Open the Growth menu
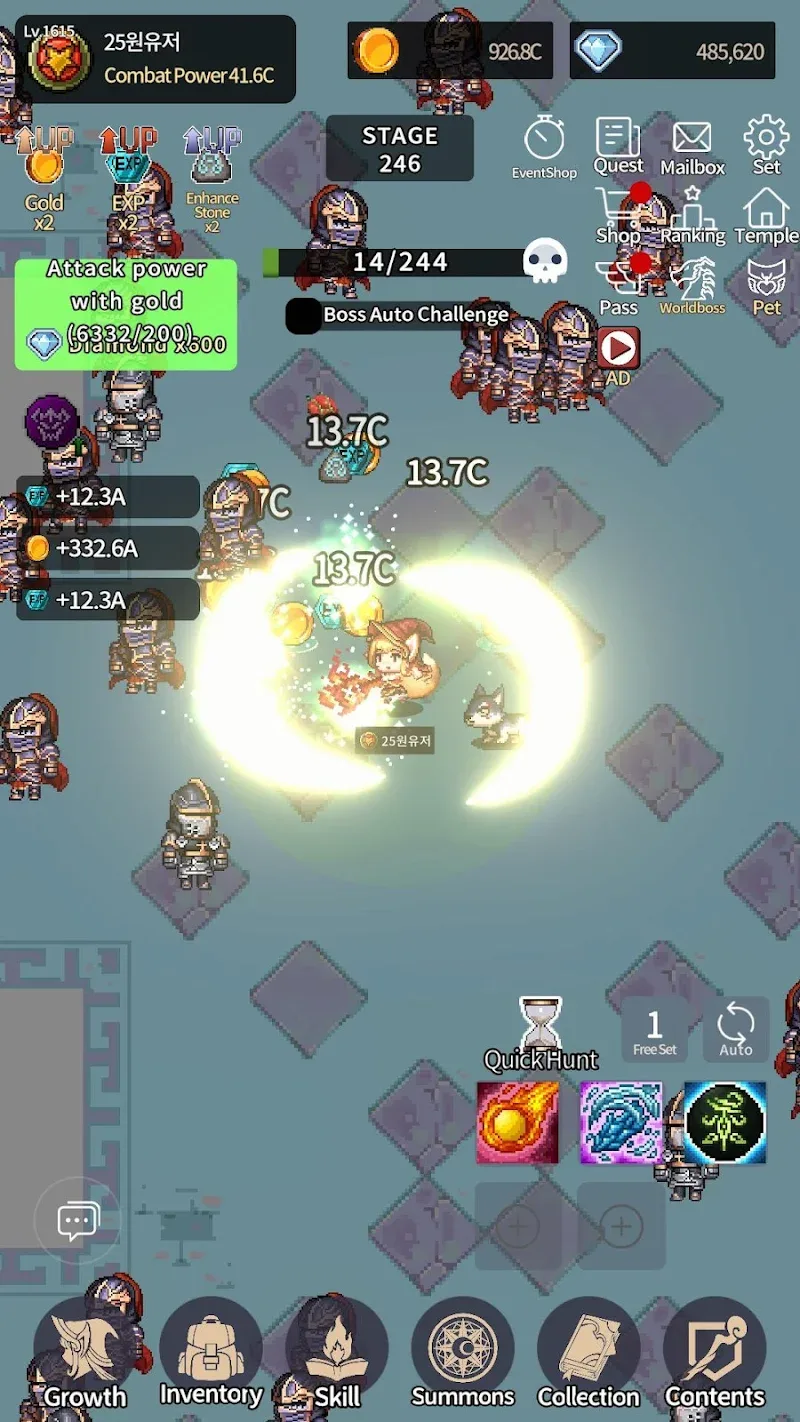800x1422 pixels. click(x=85, y=1352)
